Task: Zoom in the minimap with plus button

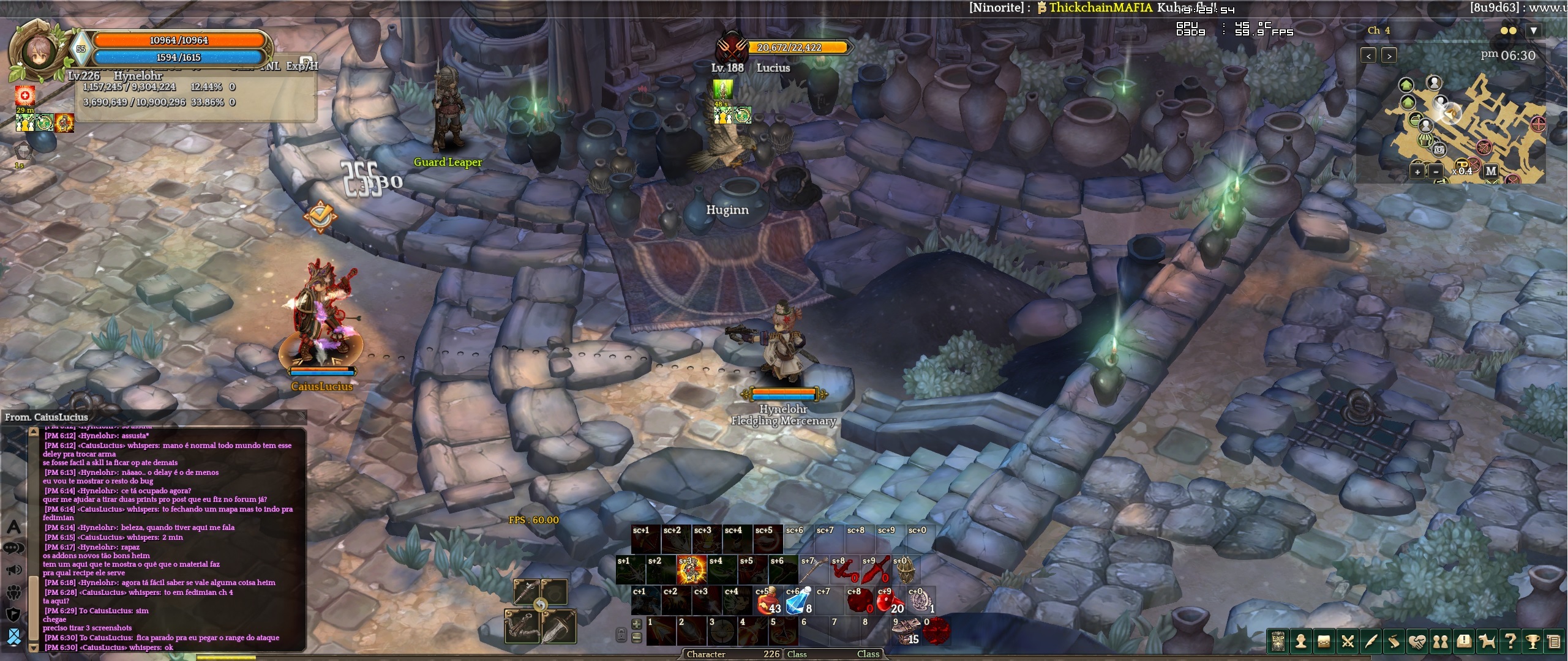Action: [1417, 172]
